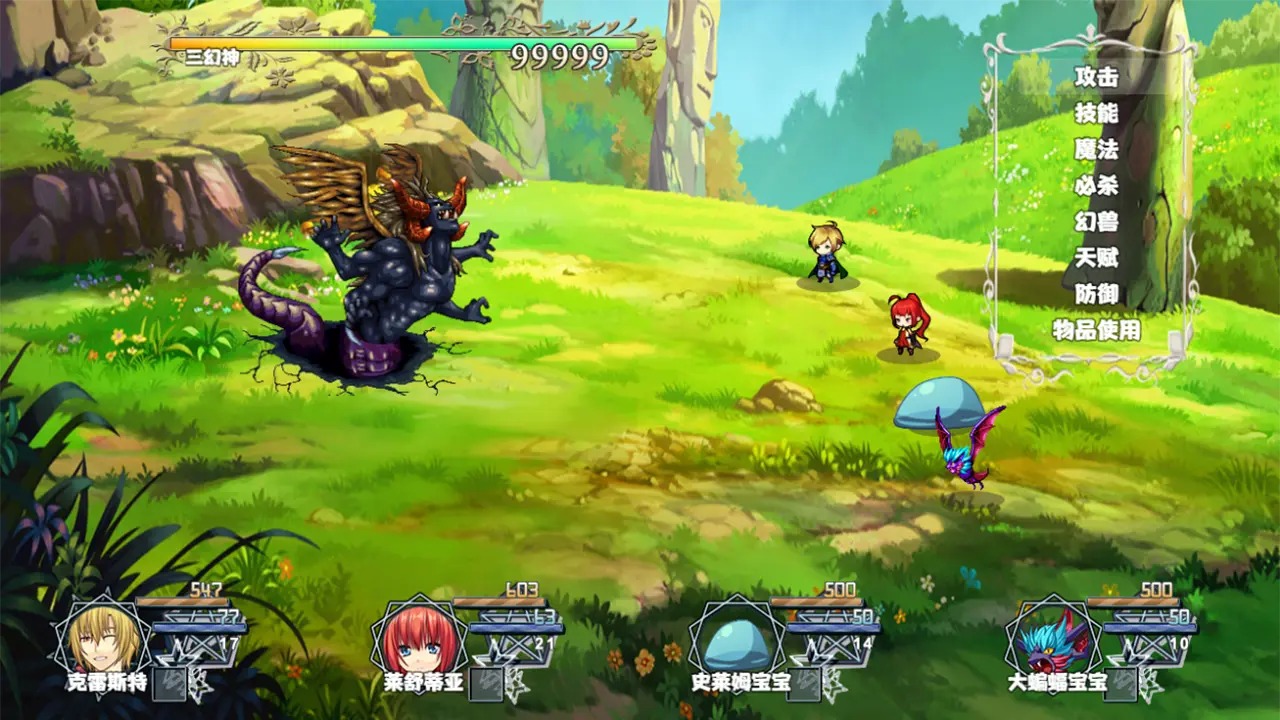
Task: Choose the 魔法 magic command
Action: [x=1096, y=150]
